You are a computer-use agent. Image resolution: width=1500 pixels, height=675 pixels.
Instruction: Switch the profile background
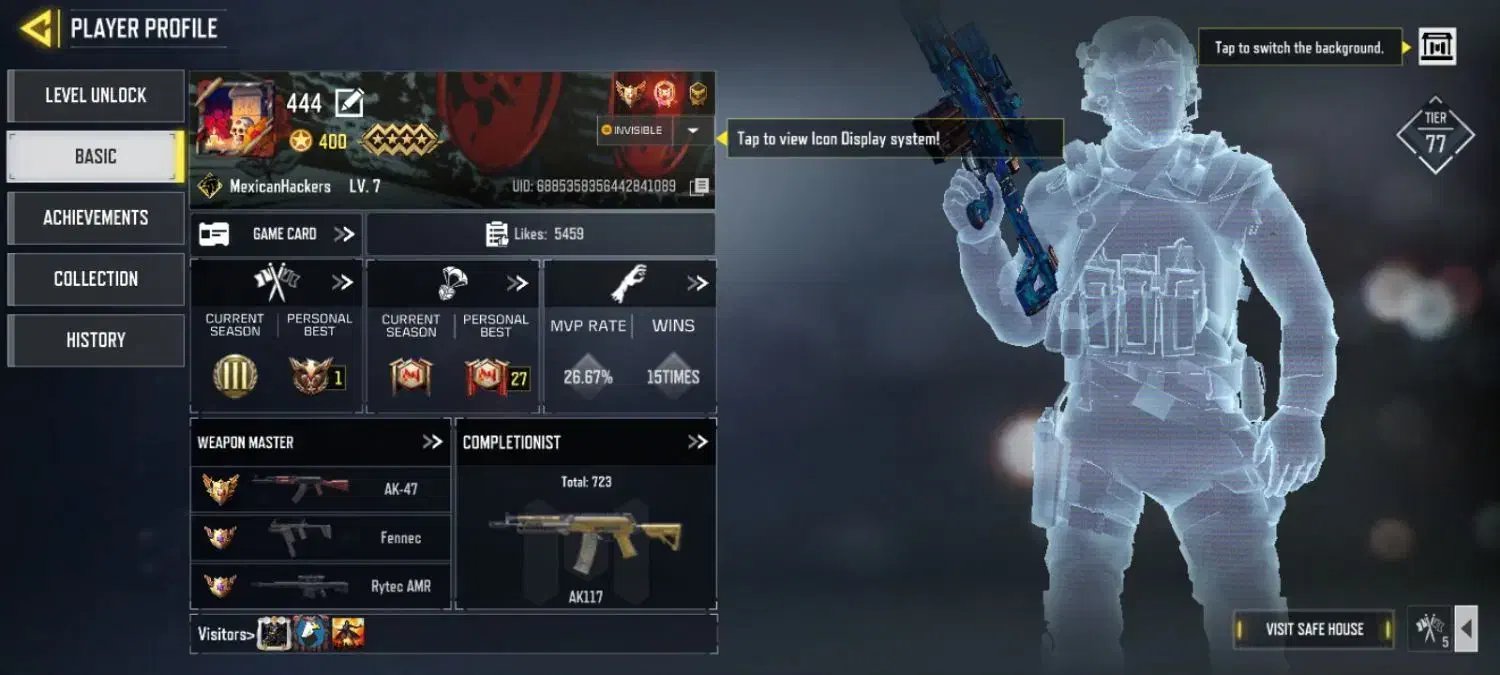(x=1437, y=47)
